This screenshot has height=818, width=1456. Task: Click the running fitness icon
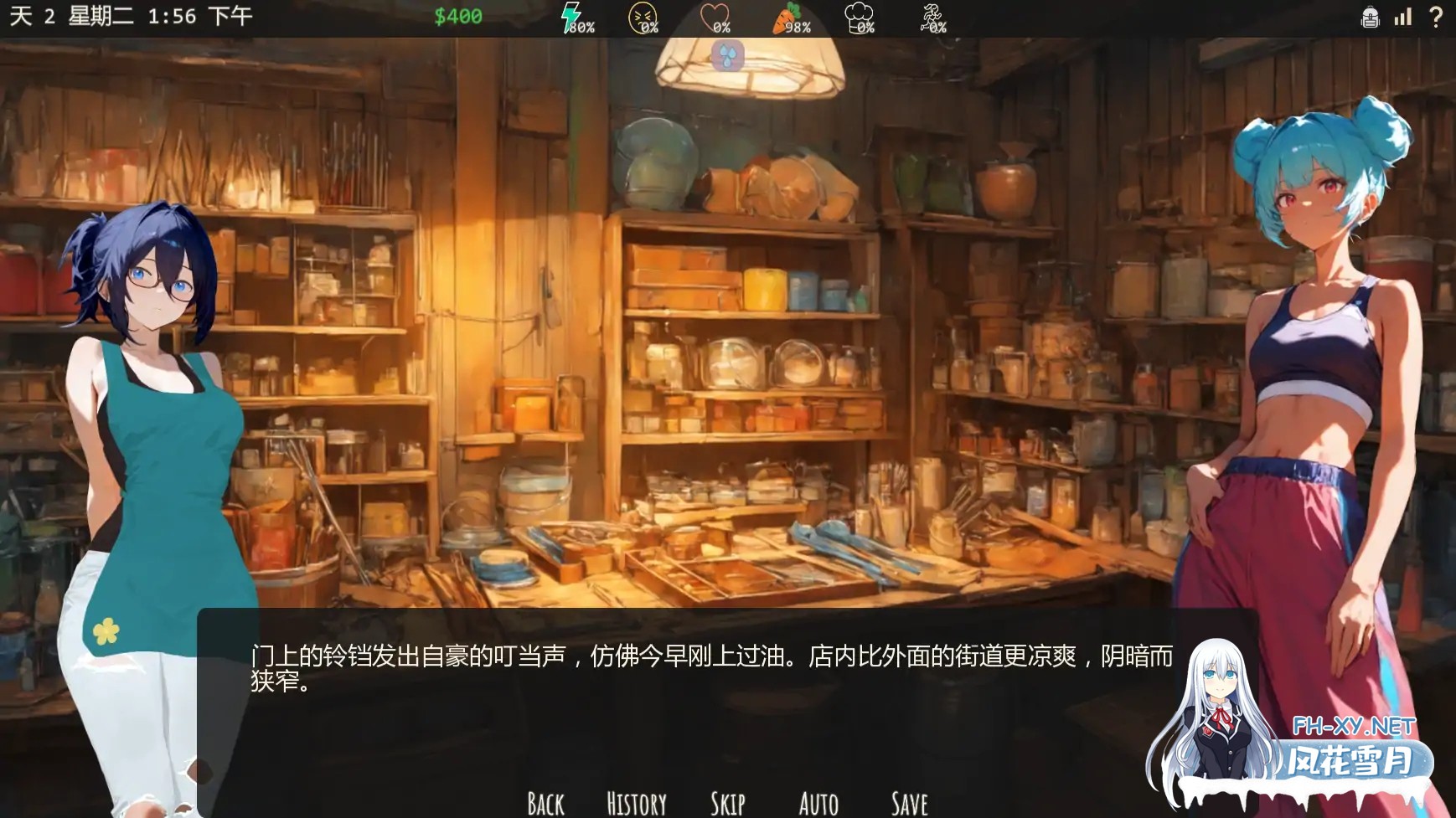(x=931, y=16)
